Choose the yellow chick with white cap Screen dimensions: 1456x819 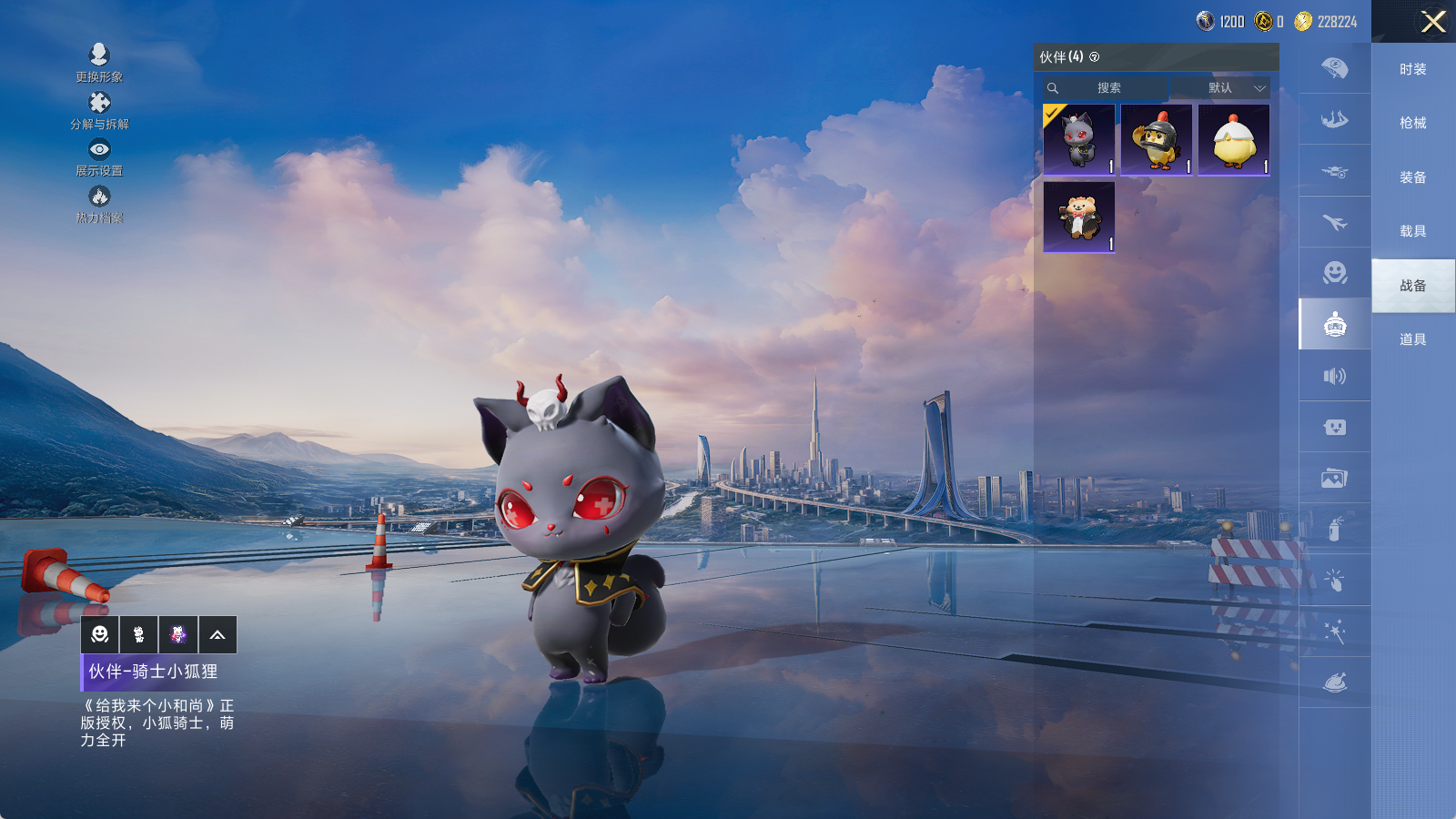(x=1233, y=139)
